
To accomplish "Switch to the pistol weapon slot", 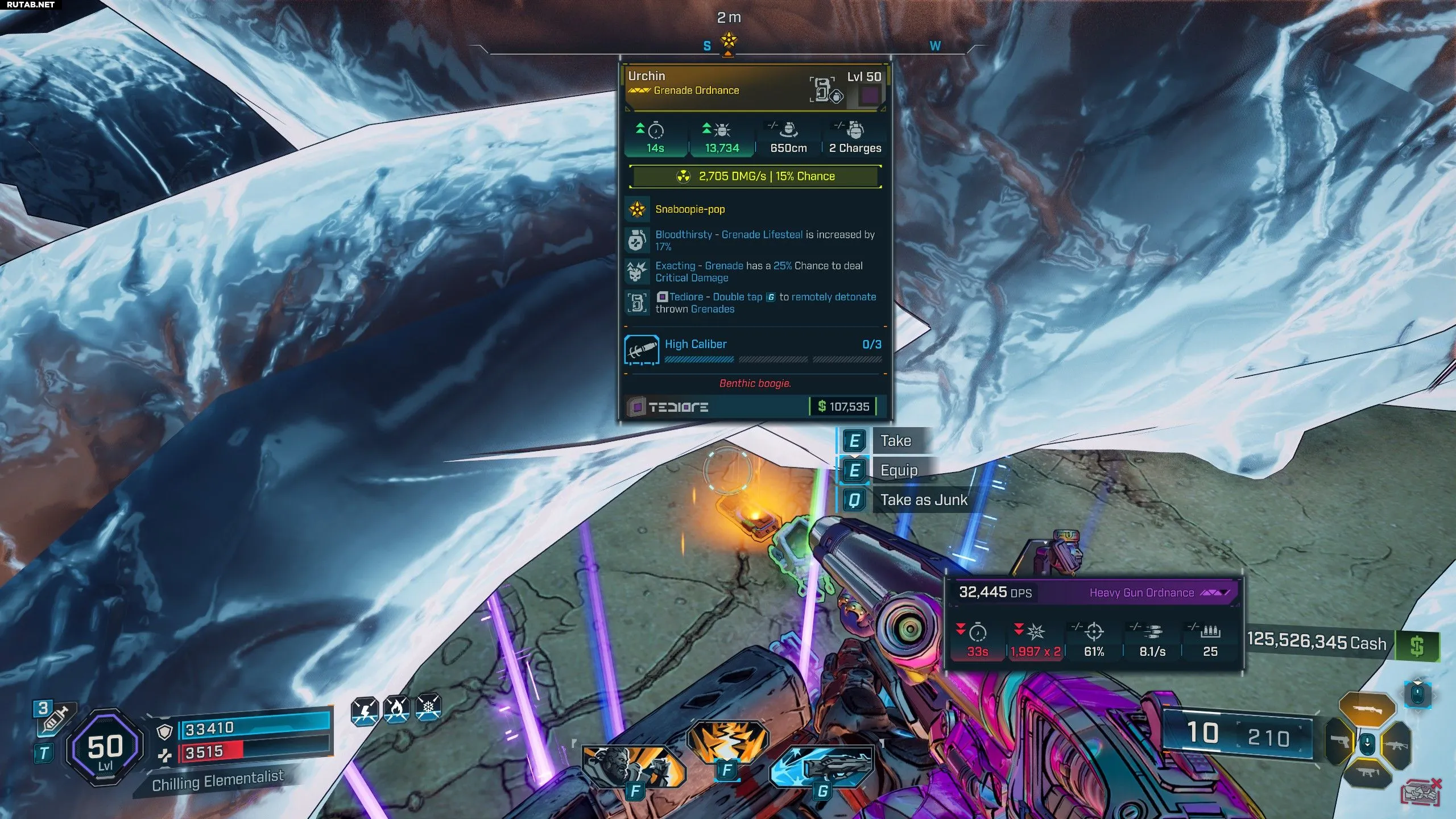I will click(x=1340, y=742).
